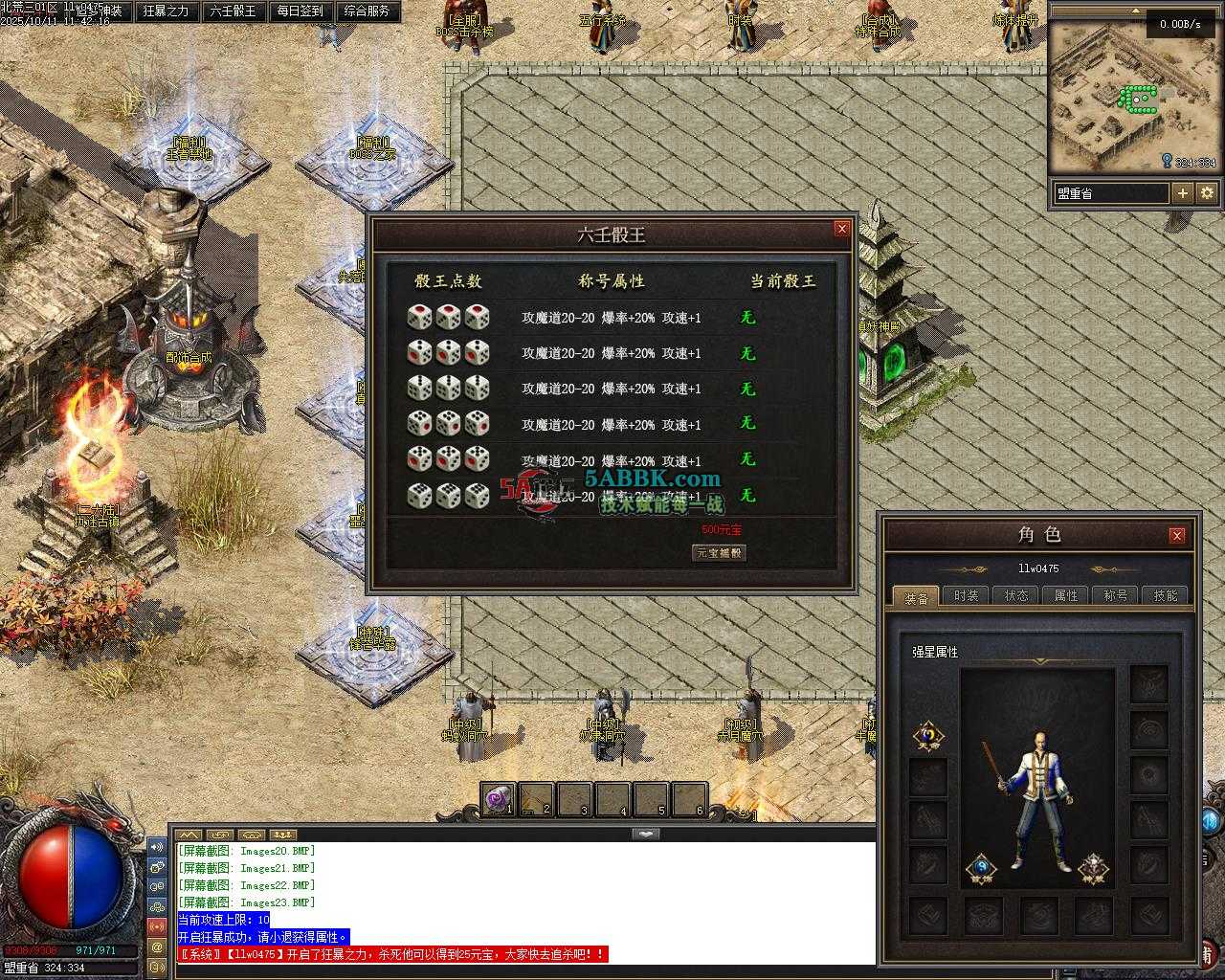Open the 六壬骰王 top menu button
Viewport: 1225px width, 980px height.
point(233,11)
